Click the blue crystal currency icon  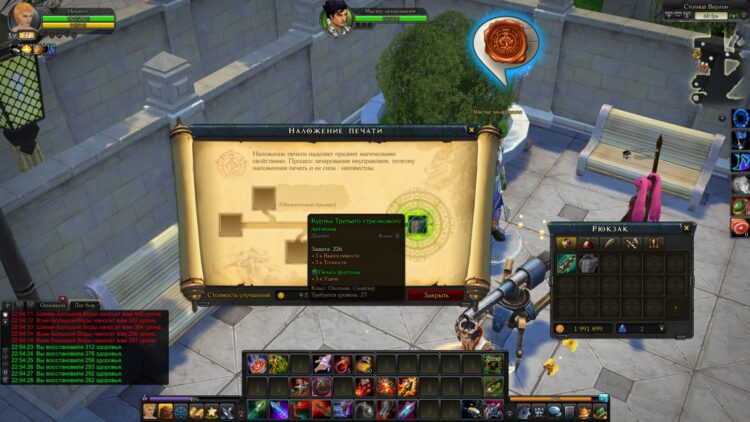pyautogui.click(x=621, y=328)
